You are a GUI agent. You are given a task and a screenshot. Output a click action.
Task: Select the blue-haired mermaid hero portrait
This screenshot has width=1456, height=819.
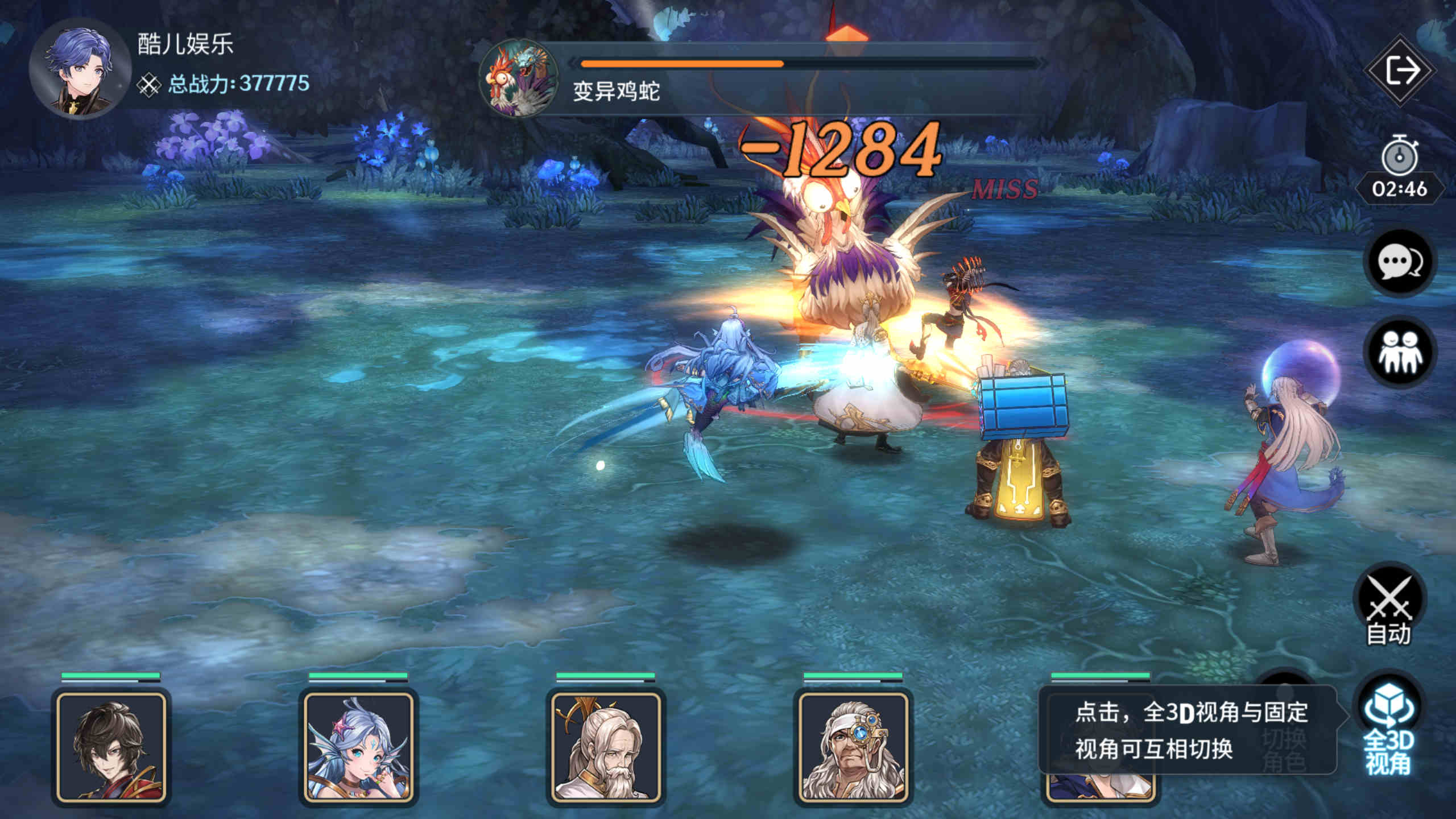coord(358,747)
